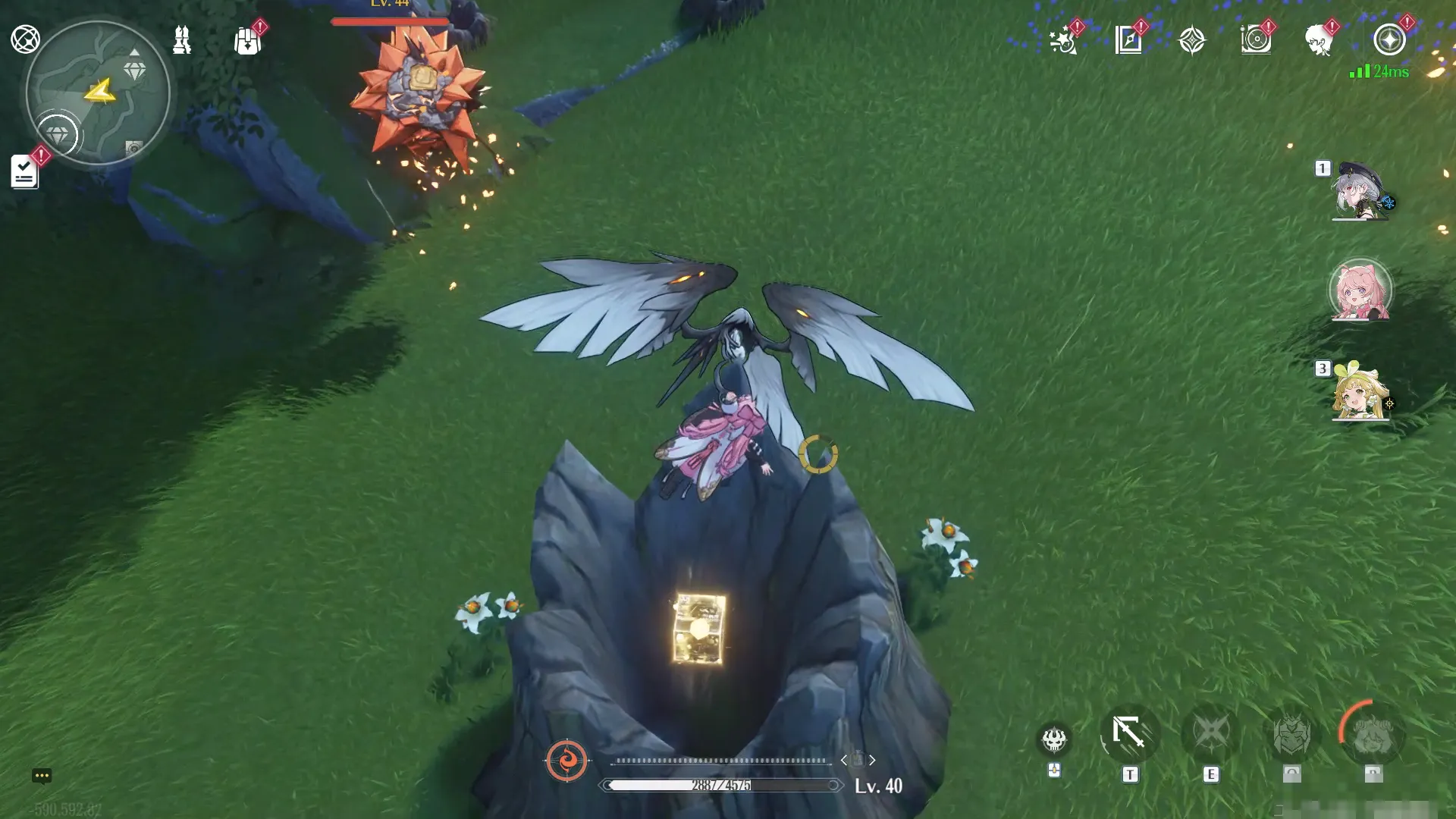1456x819 pixels.
Task: Open the chat bubble icon
Action: [x=42, y=776]
